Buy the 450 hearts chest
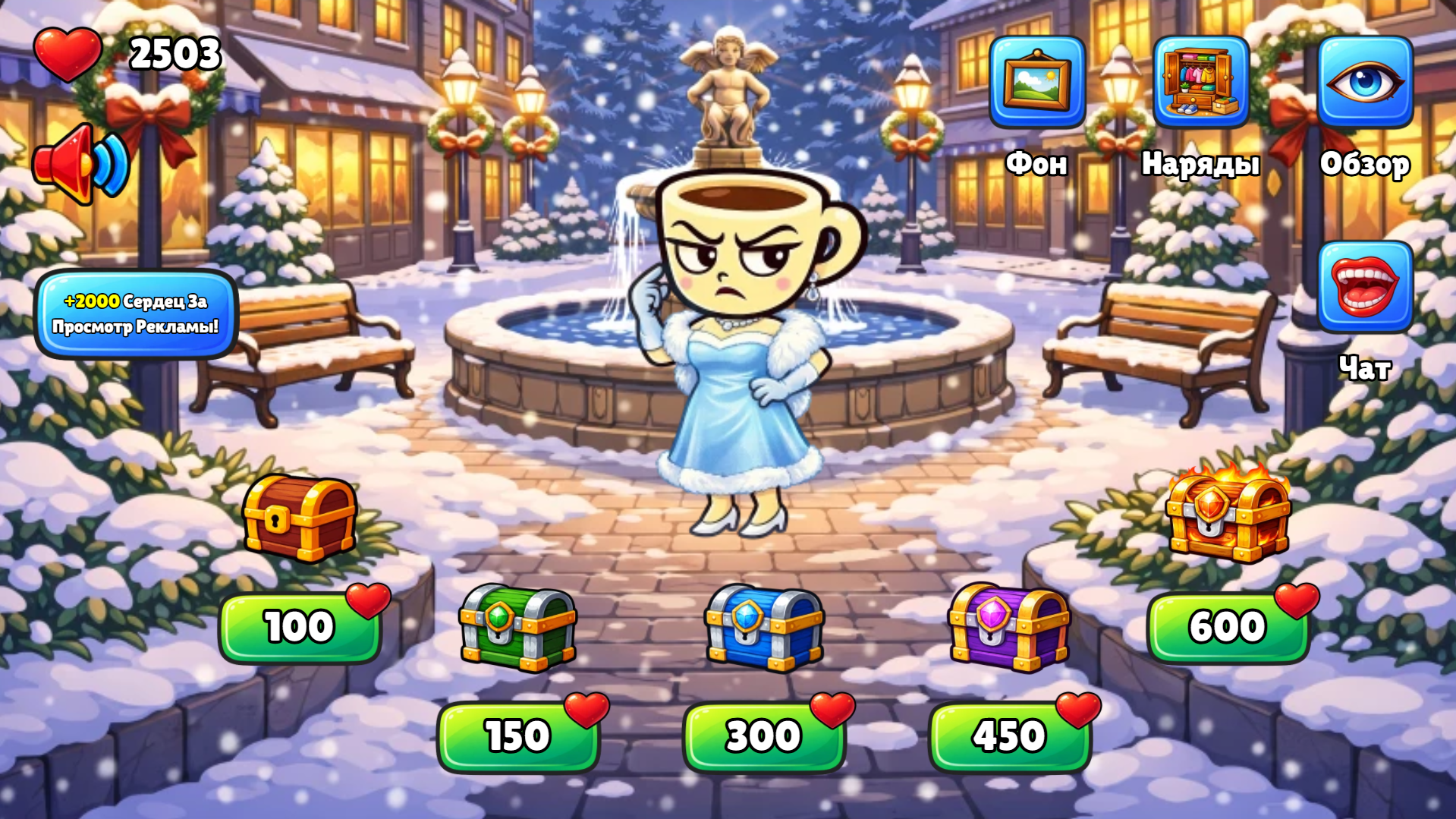Image resolution: width=1456 pixels, height=819 pixels. tap(1009, 735)
